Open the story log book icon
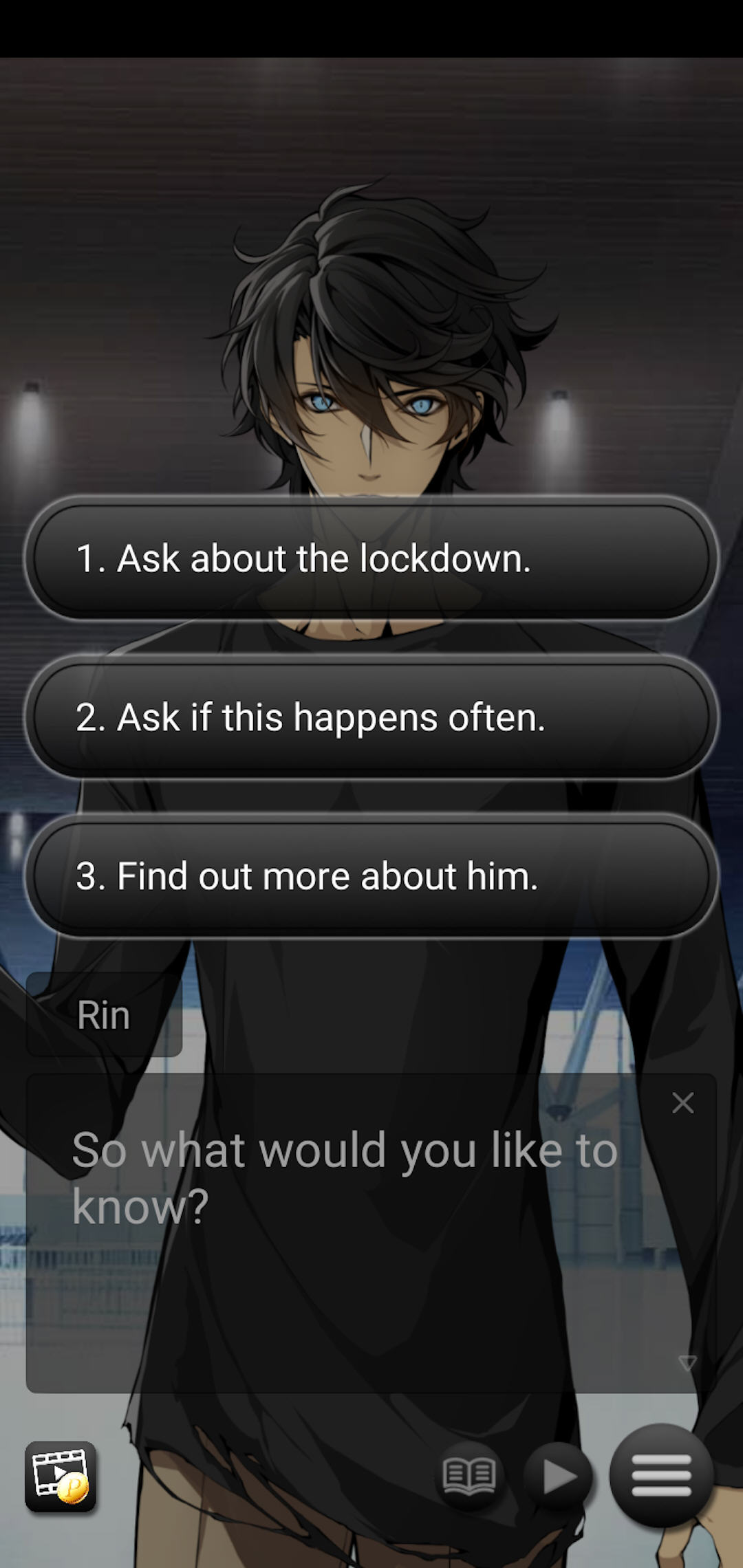 pyautogui.click(x=469, y=1476)
